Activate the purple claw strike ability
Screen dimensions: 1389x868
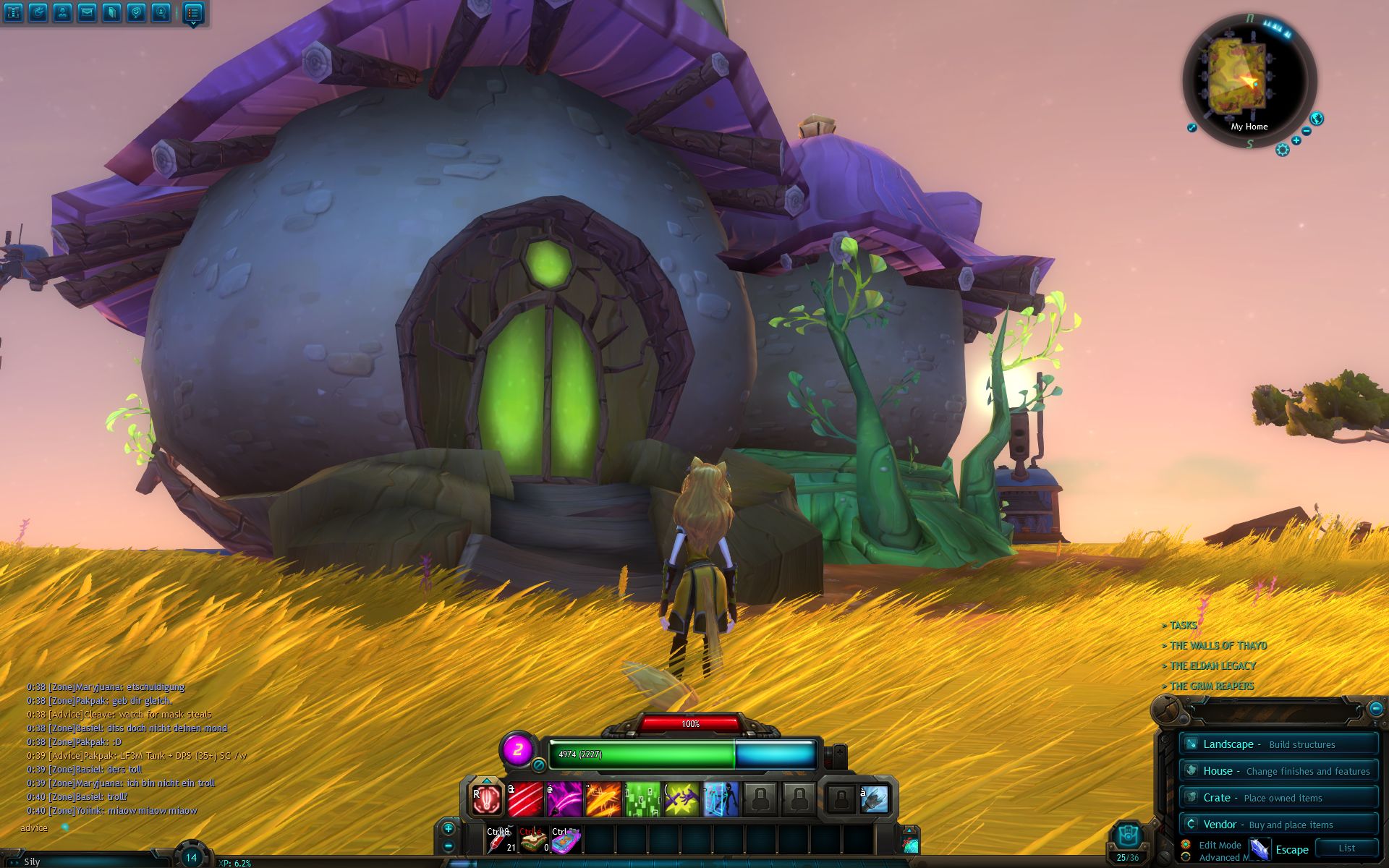565,800
